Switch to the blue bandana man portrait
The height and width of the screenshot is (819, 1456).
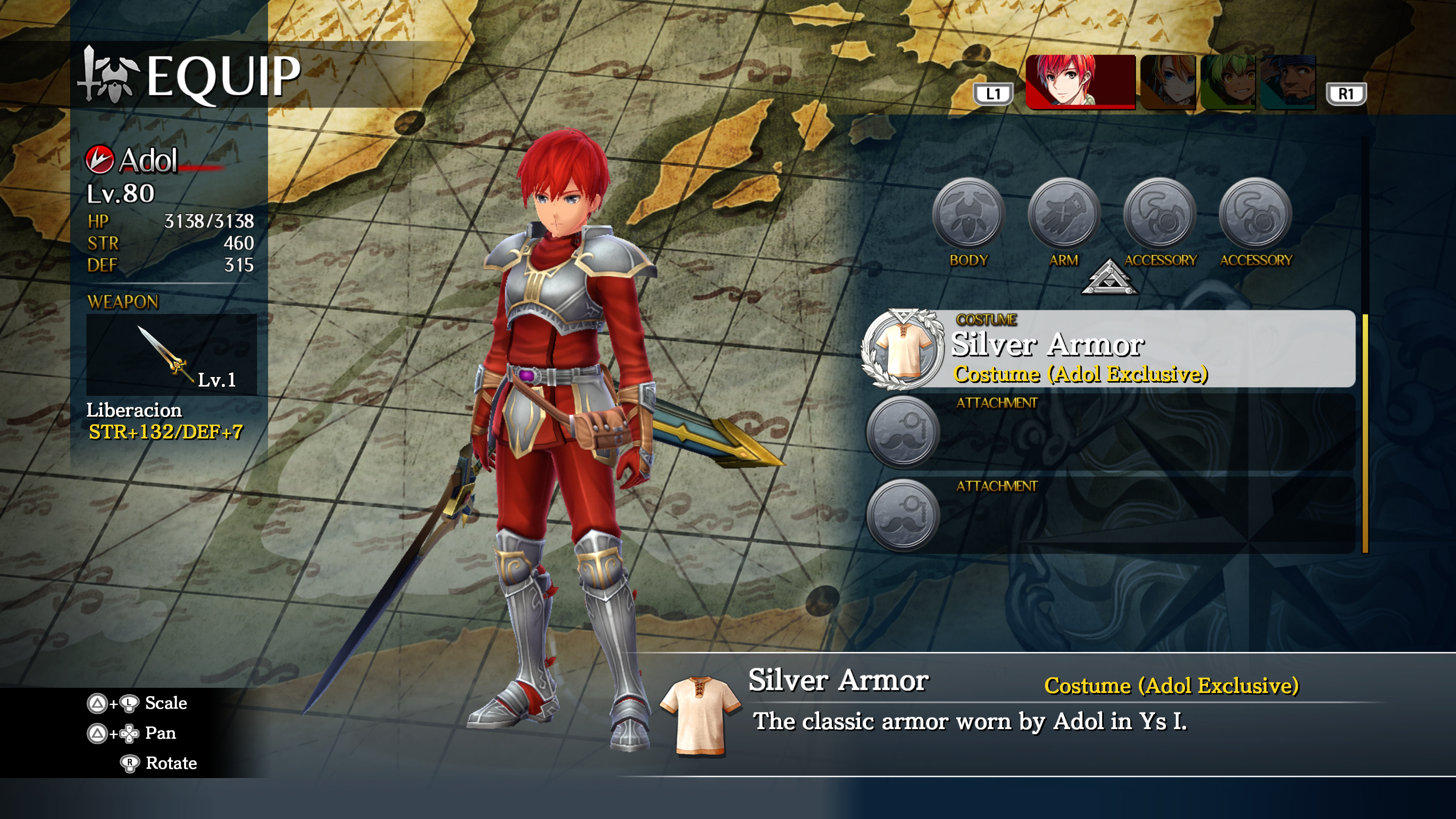[x=1288, y=82]
